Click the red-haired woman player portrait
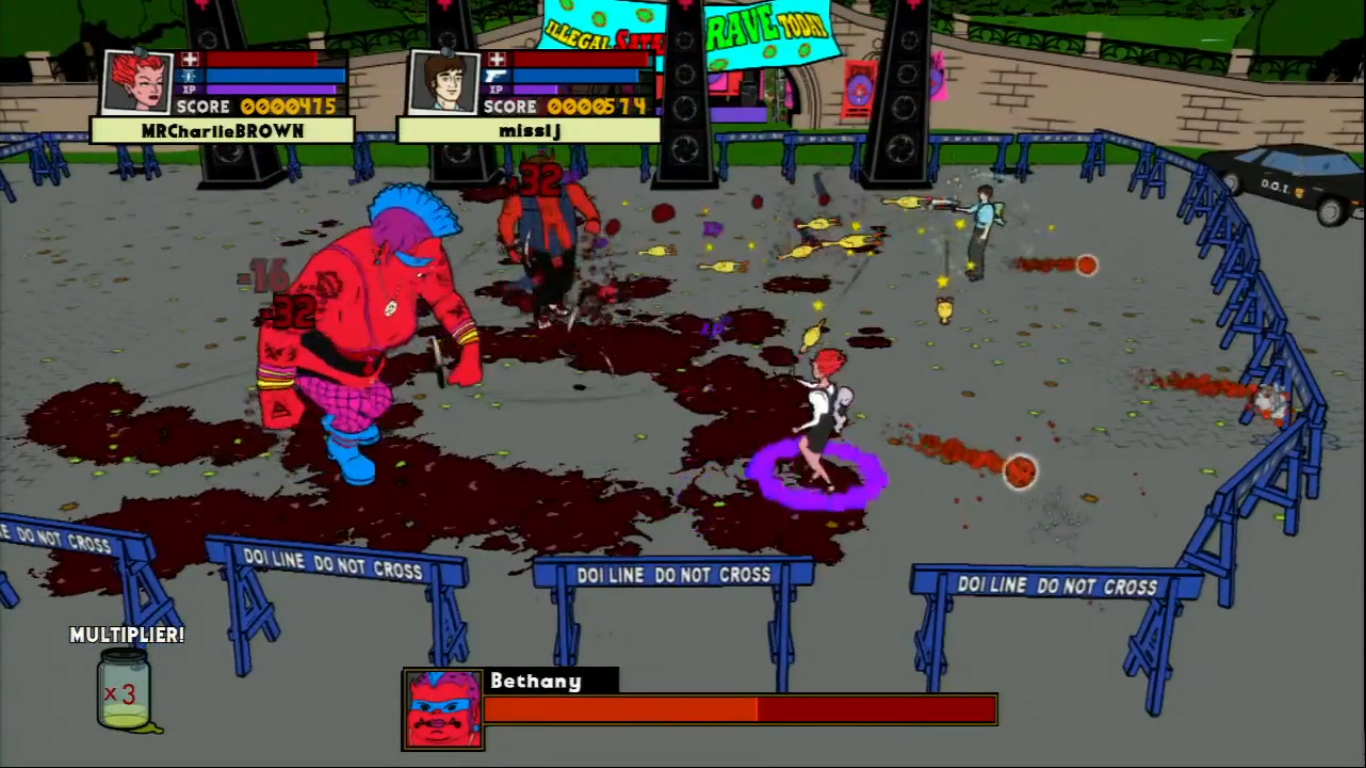 pyautogui.click(x=138, y=82)
